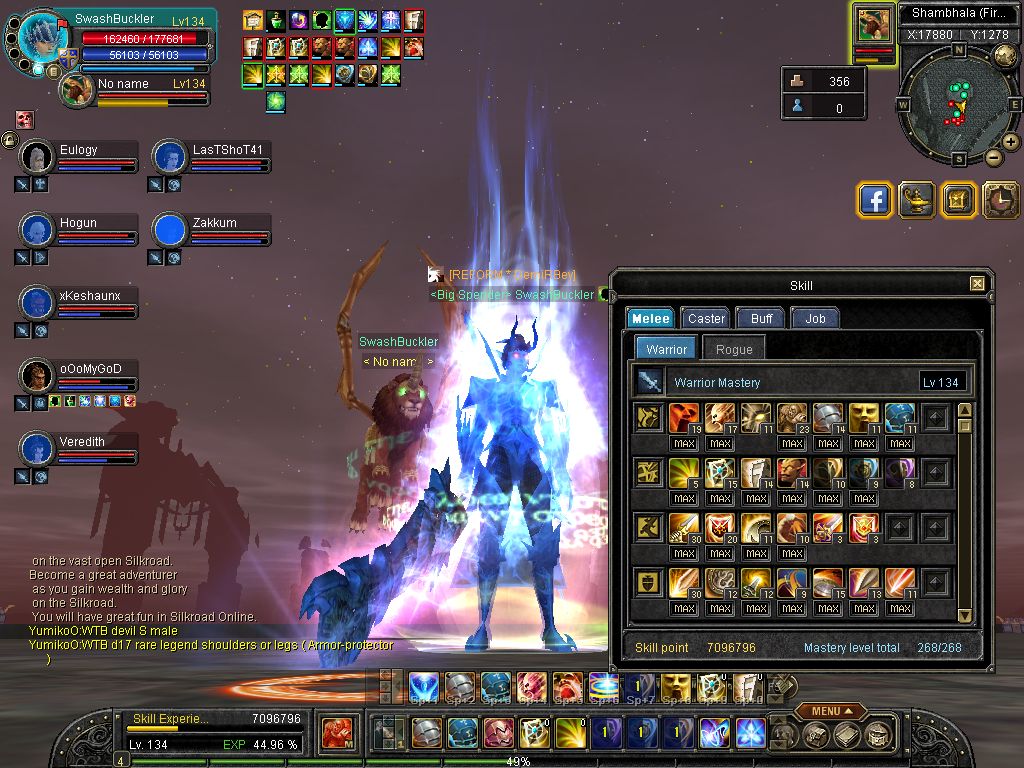Viewport: 1024px width, 768px height.
Task: Click the globe button beside the minimap
Action: (1005, 57)
